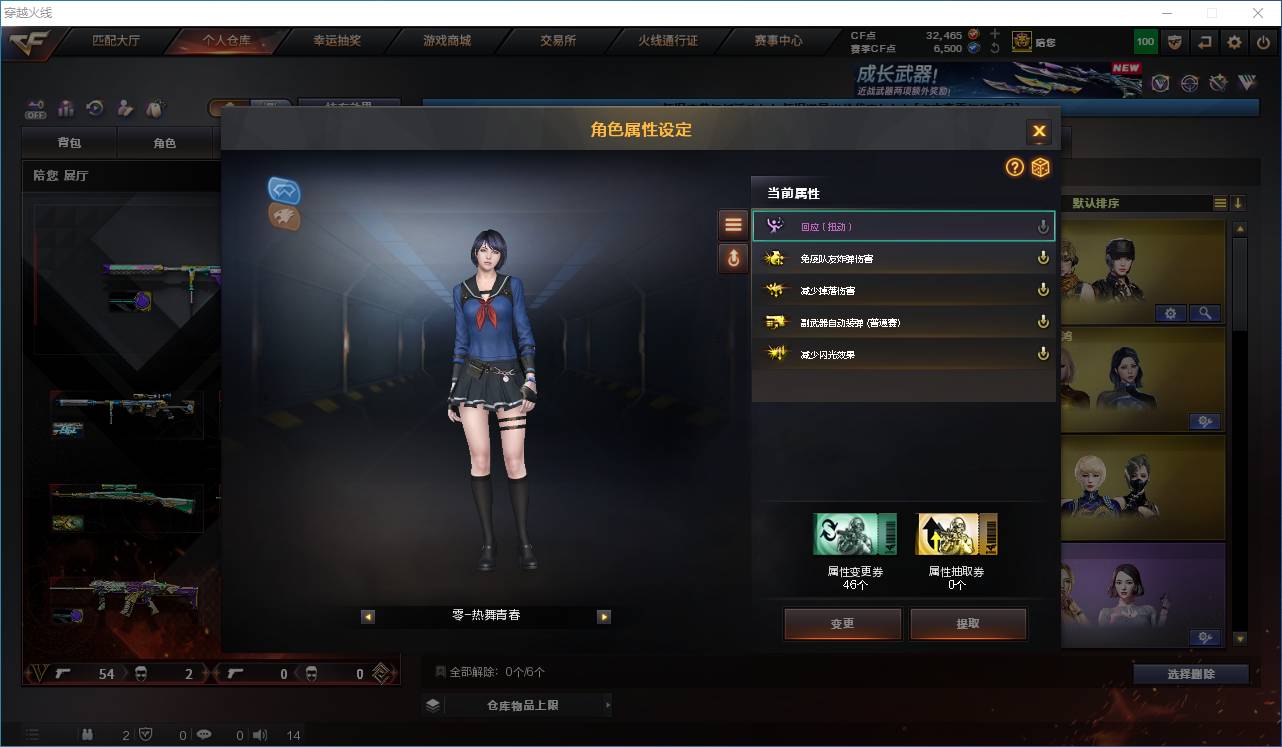Viewport: 1282px width, 747px height.
Task: Switch to the 角色 tab
Action: tap(166, 142)
